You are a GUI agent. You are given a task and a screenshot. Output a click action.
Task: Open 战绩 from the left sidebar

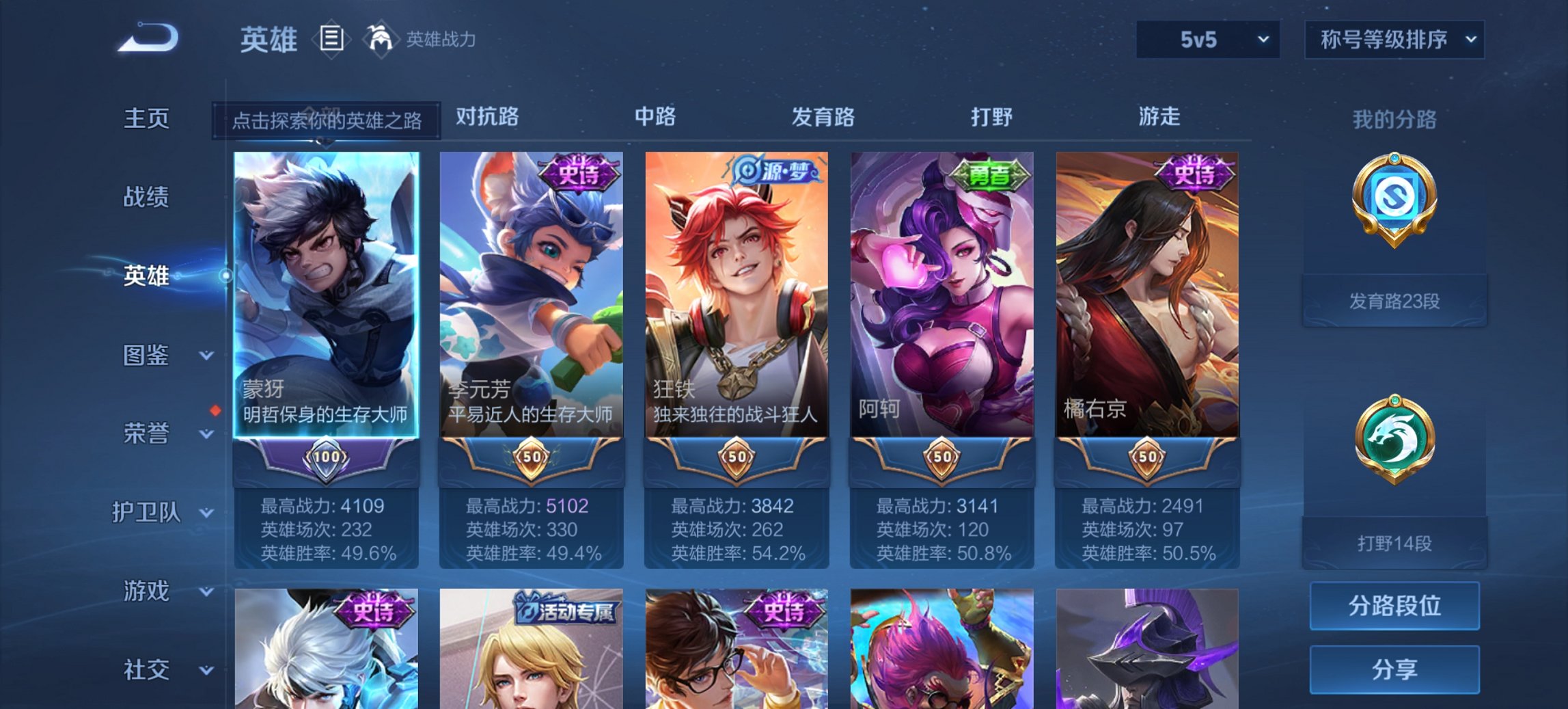pos(146,198)
